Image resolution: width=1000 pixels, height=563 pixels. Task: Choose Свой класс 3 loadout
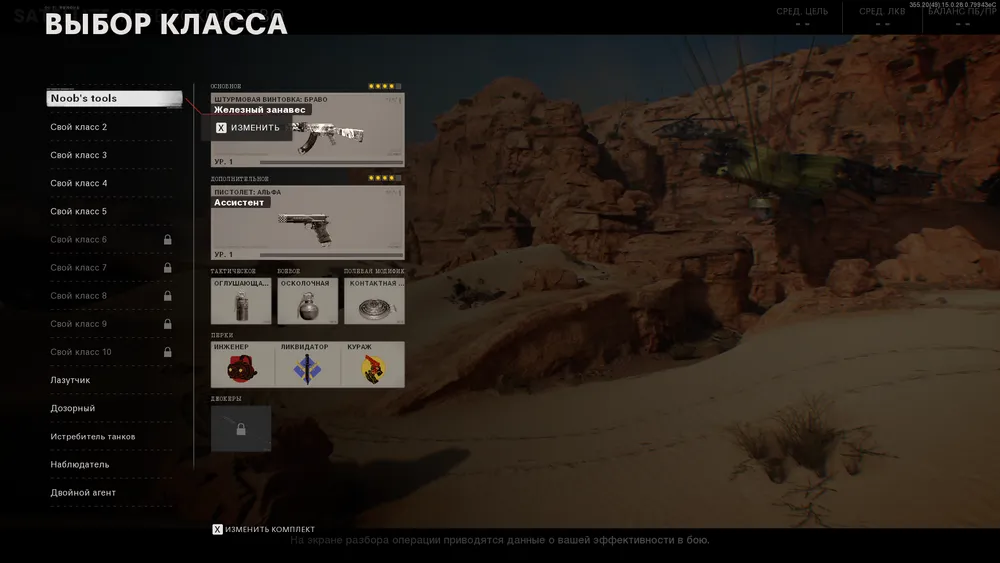[x=112, y=155]
